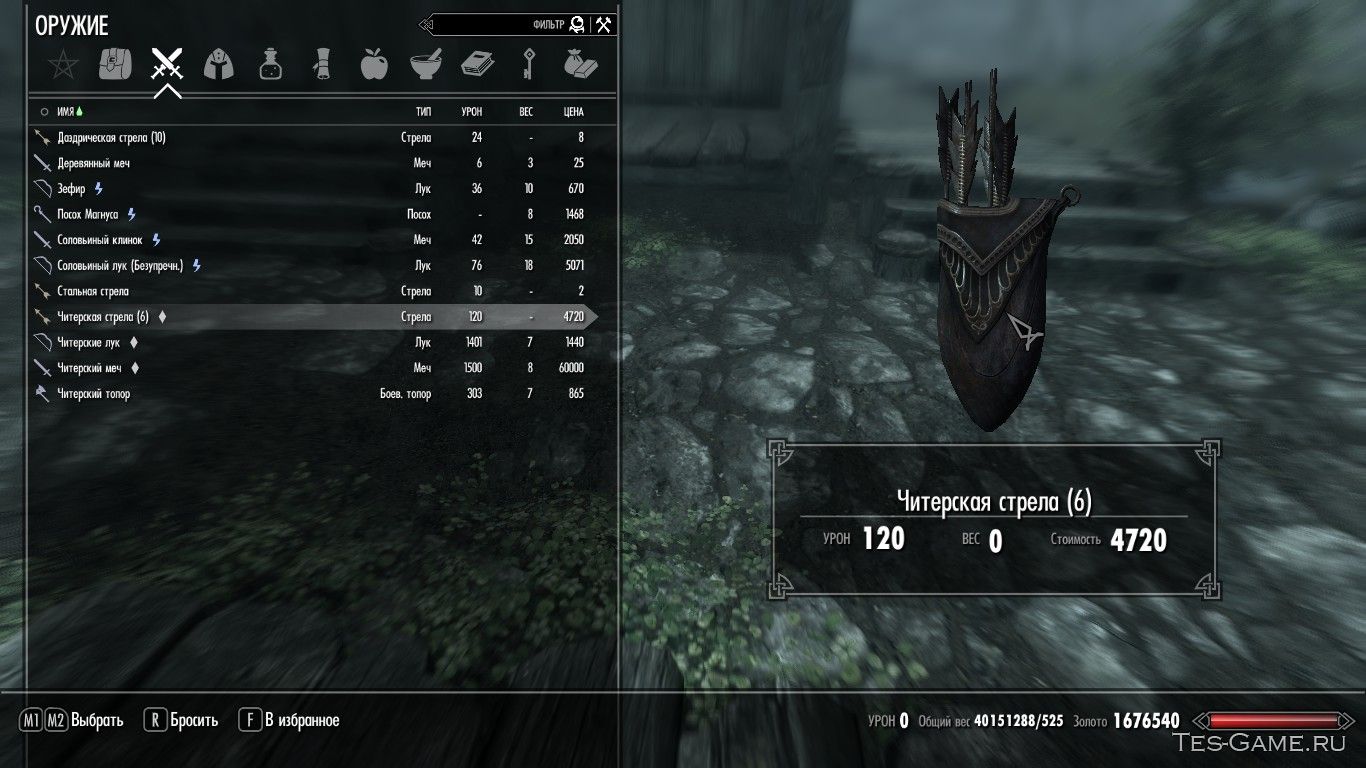This screenshot has height=768, width=1366.
Task: Open the books category tab
Action: (477, 66)
